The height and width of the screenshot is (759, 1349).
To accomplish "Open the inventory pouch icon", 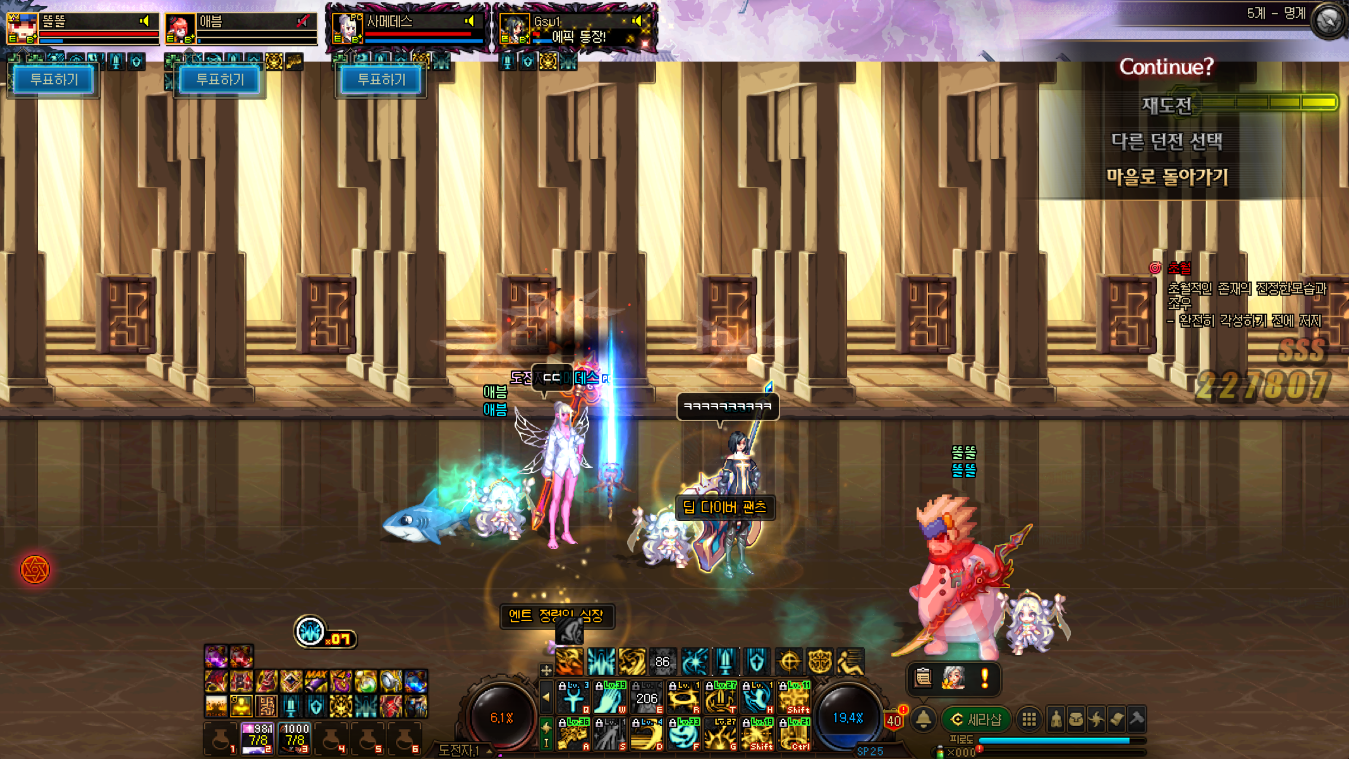I will click(x=1075, y=719).
